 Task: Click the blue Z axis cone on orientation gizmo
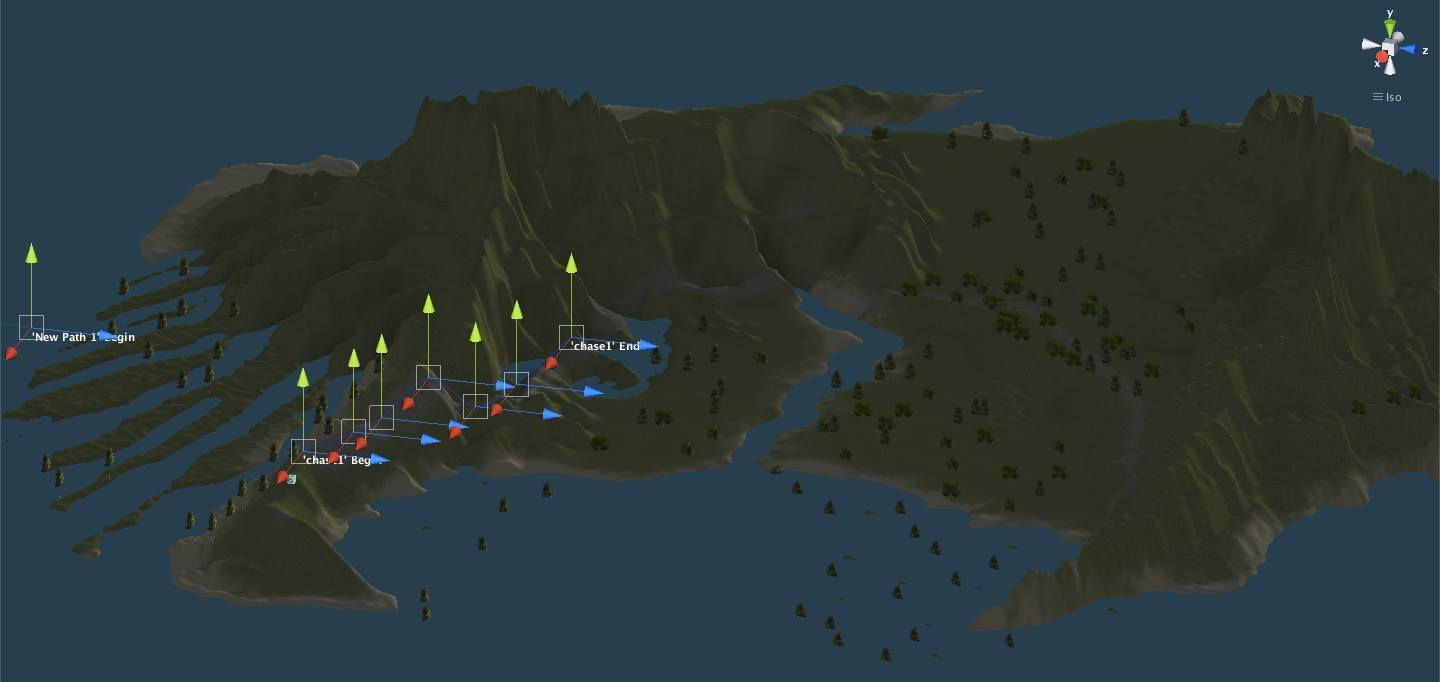tap(1408, 49)
